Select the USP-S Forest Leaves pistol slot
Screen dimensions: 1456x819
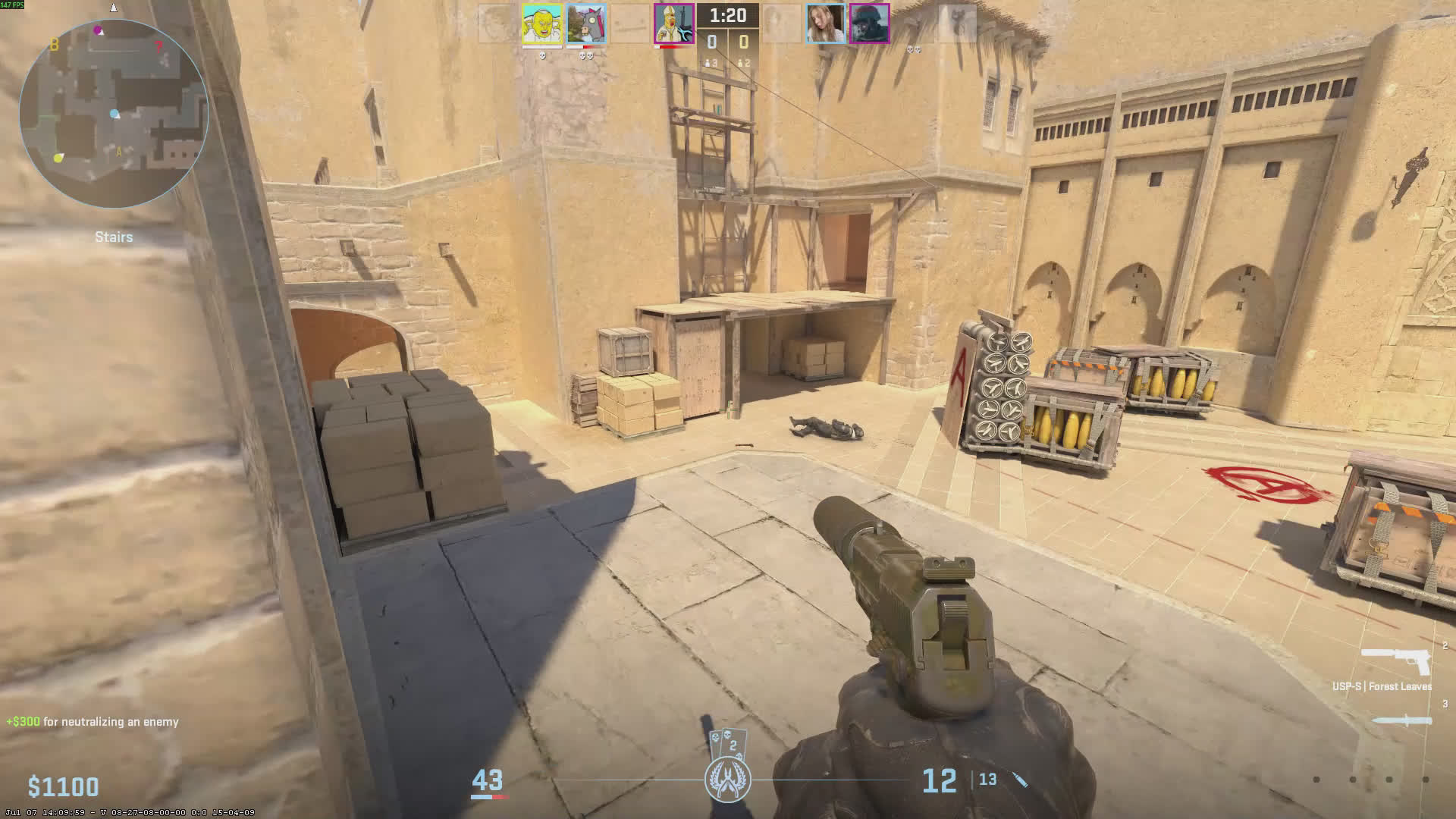click(1396, 662)
